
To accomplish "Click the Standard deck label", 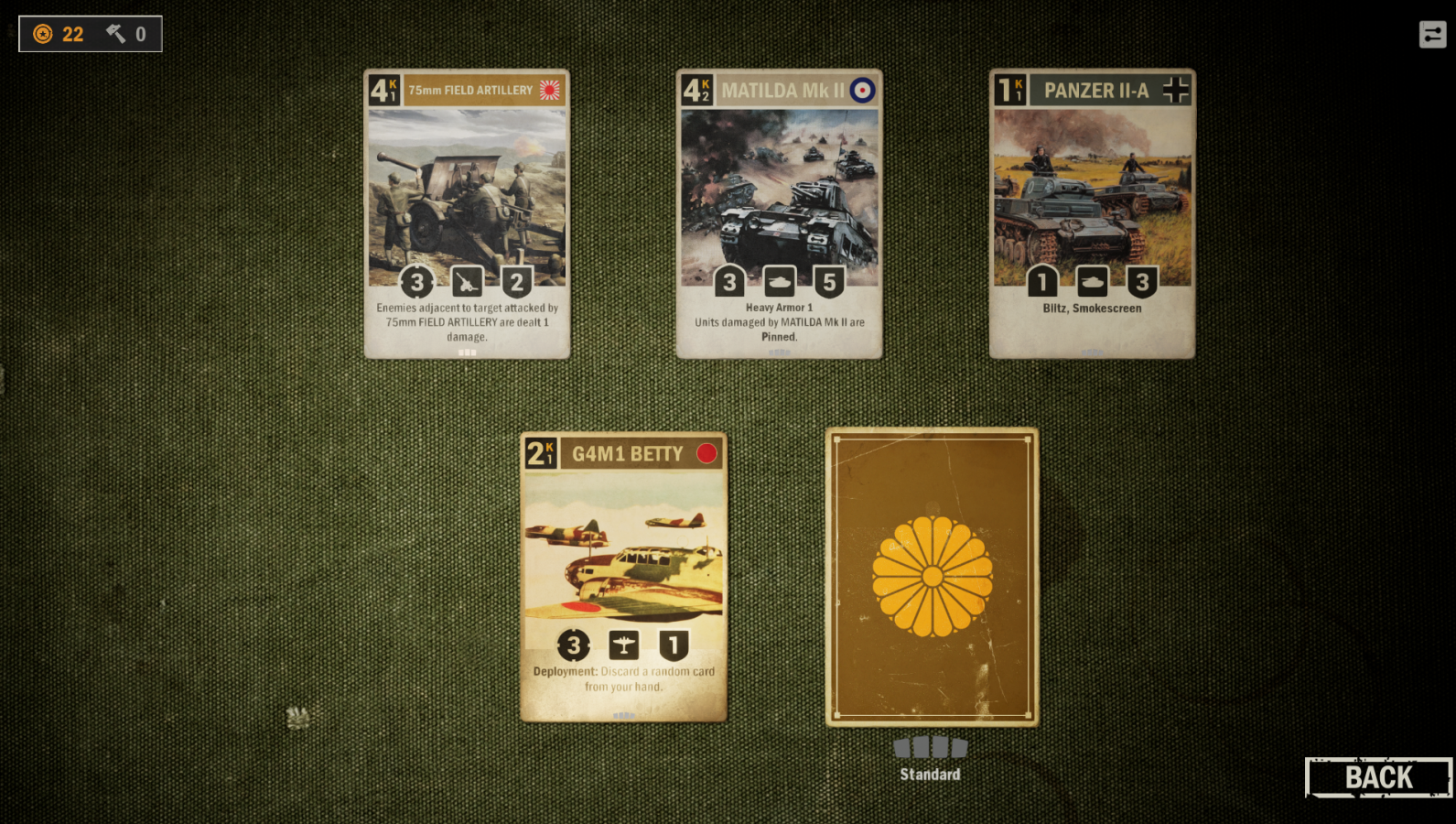I will [x=931, y=774].
